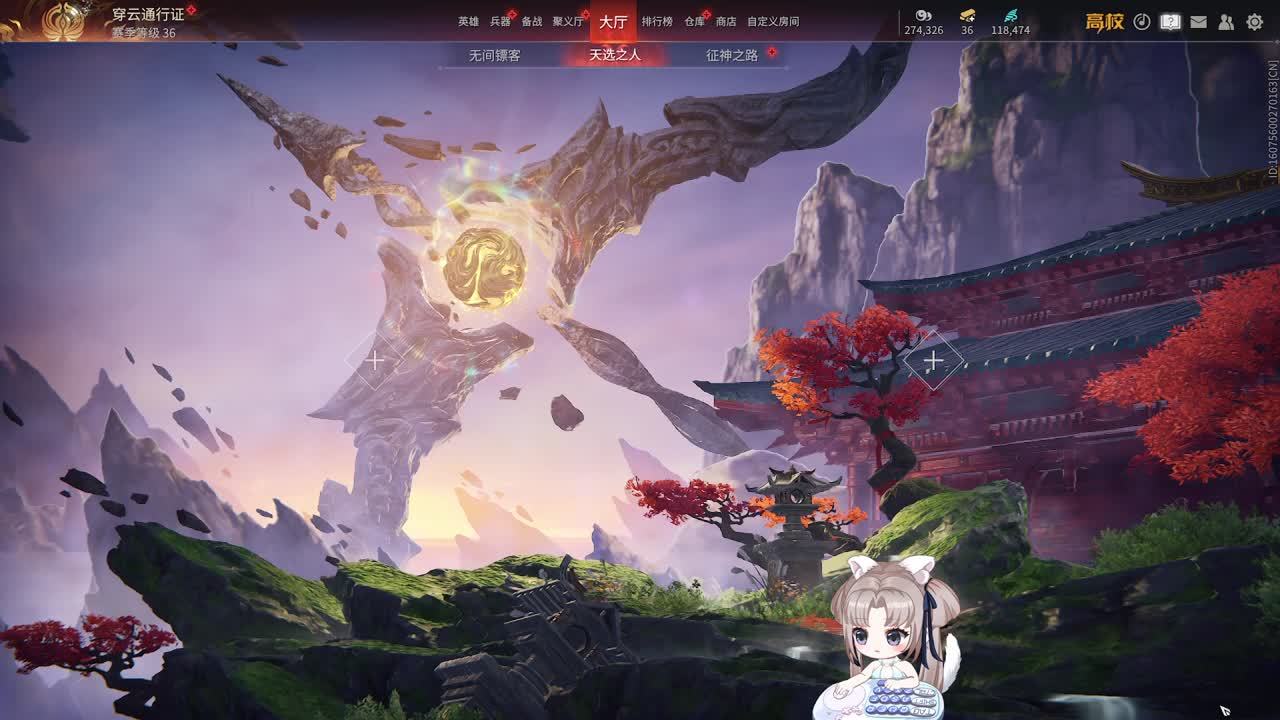This screenshot has height=720, width=1280.
Task: Select the 大厅 lobby tab
Action: tap(613, 21)
